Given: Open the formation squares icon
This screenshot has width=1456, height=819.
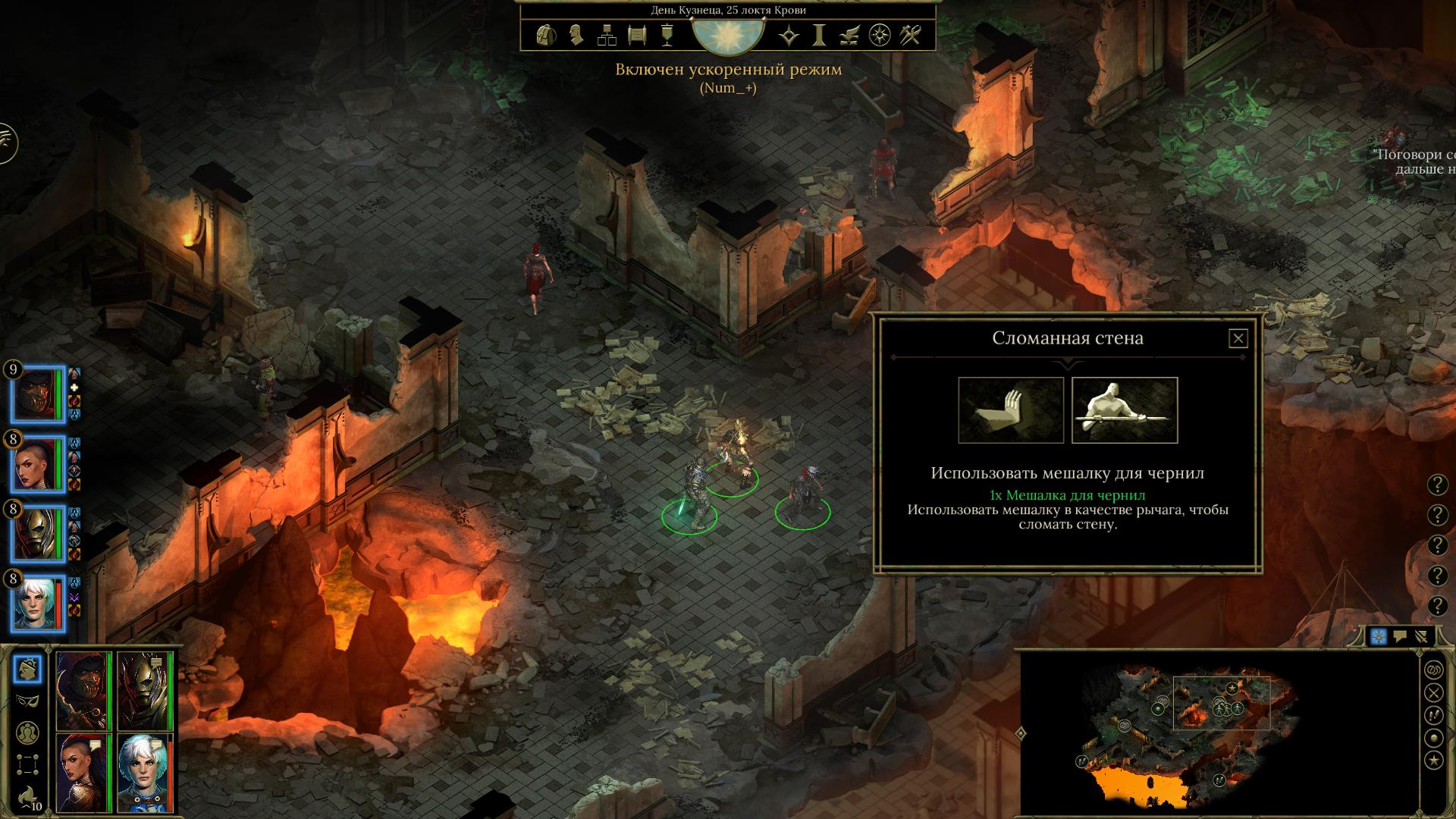Looking at the screenshot, I should (28, 763).
